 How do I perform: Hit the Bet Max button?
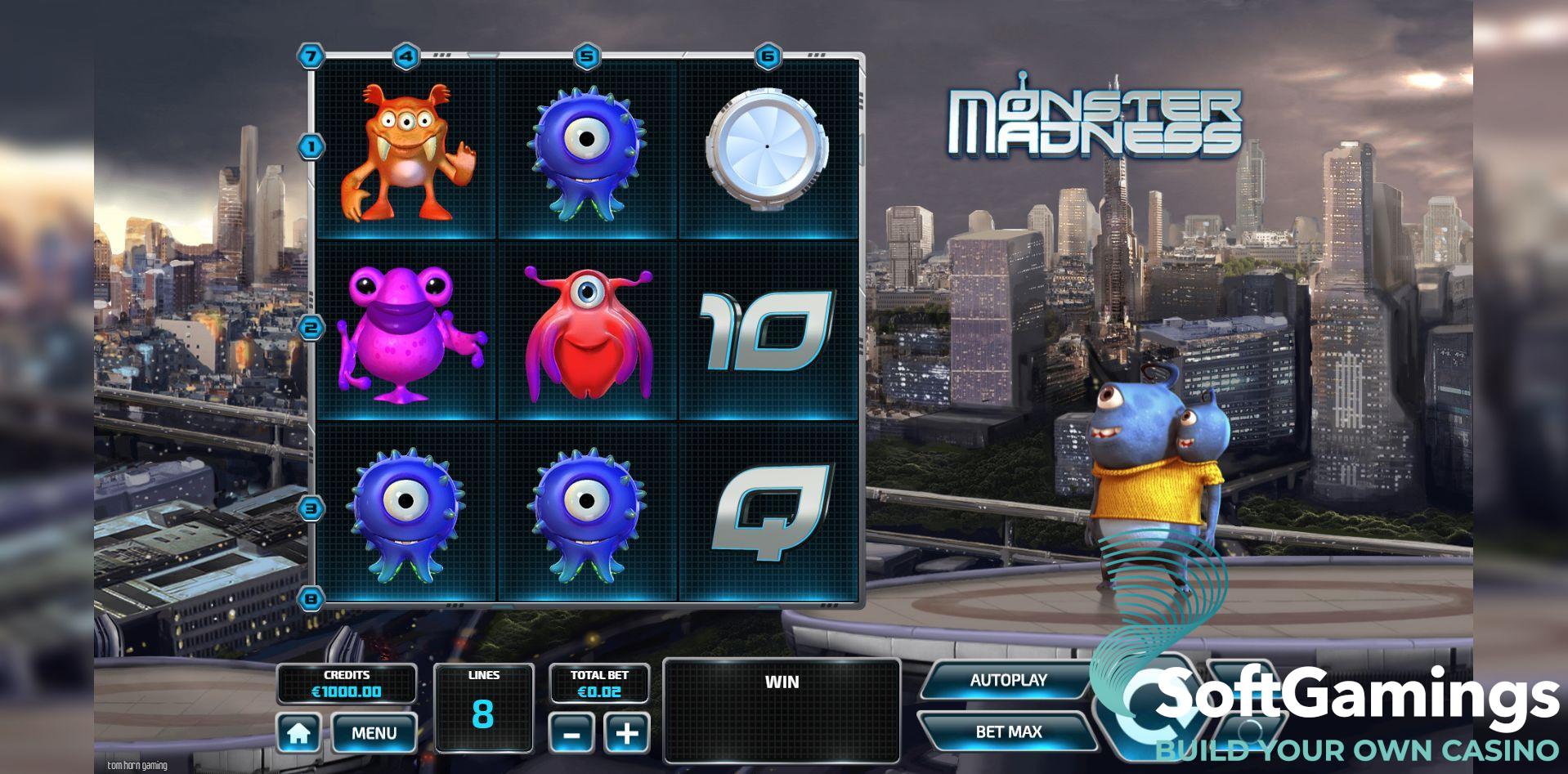(x=1008, y=731)
